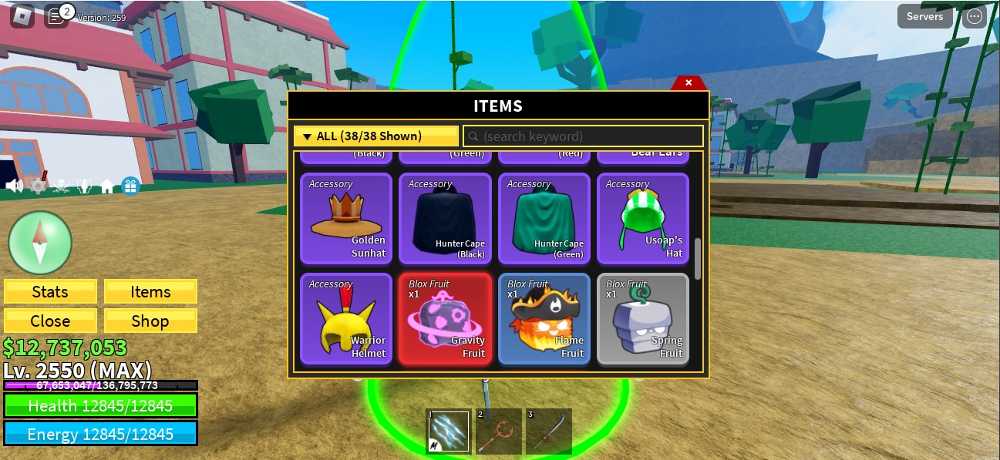Open the Shop menu
Image resolution: width=1000 pixels, height=460 pixels.
click(x=151, y=321)
